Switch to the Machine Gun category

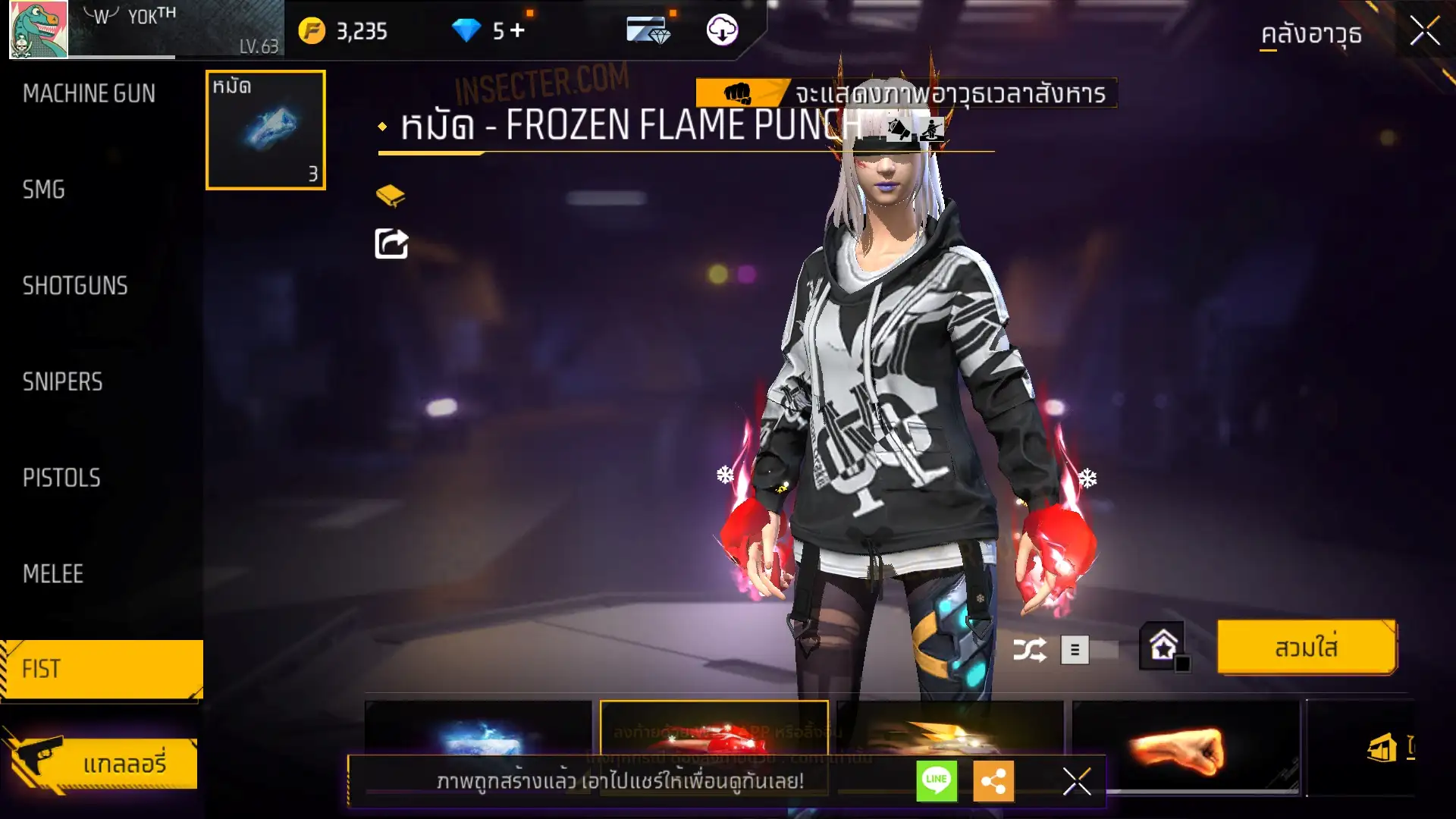point(89,93)
